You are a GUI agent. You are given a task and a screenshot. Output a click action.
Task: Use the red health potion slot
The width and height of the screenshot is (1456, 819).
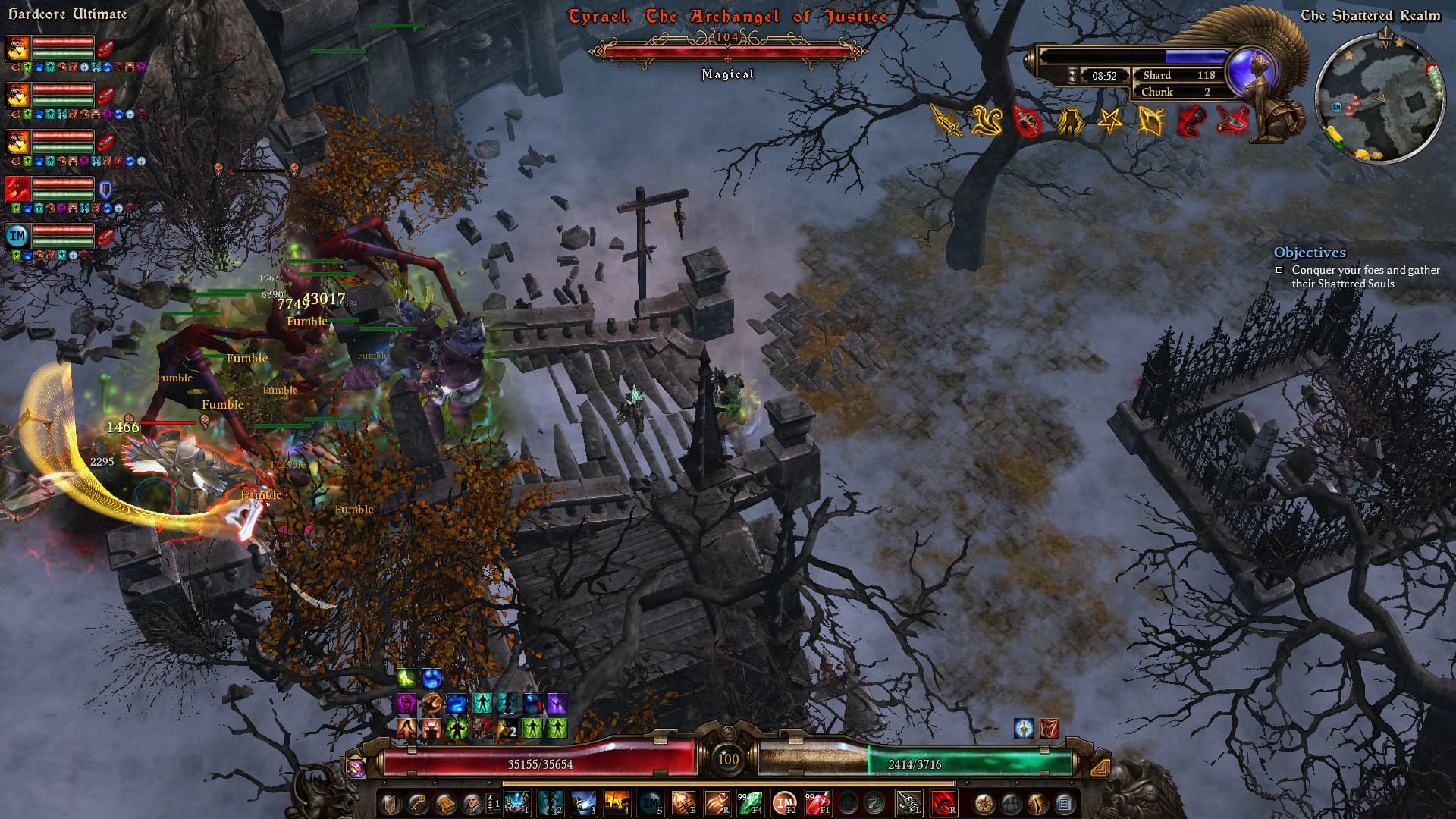pyautogui.click(x=817, y=802)
